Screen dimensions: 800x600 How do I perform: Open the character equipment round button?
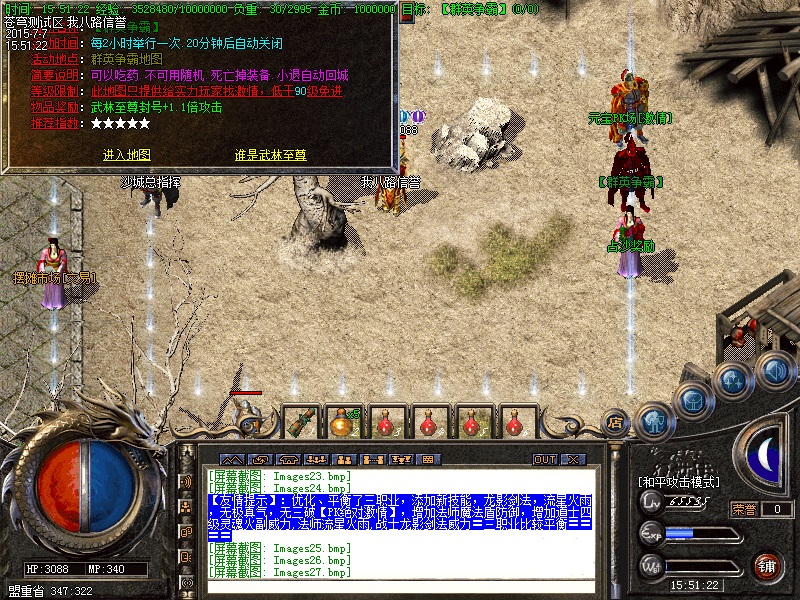tap(653, 422)
